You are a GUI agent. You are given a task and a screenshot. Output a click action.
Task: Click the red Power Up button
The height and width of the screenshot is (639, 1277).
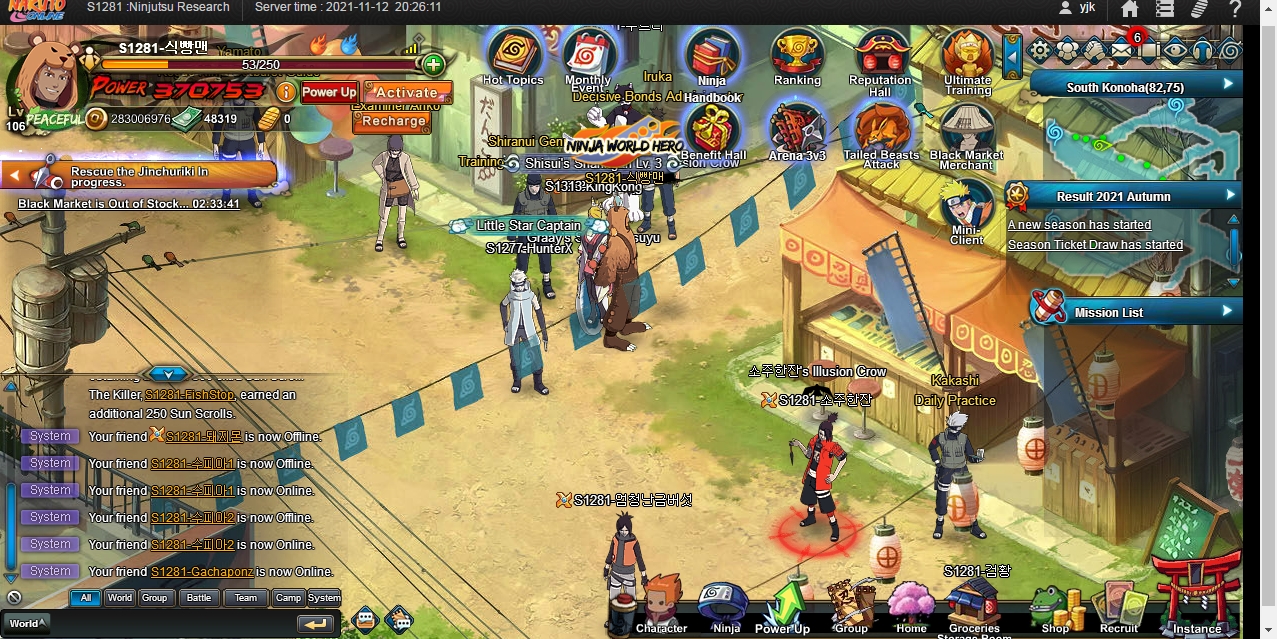(329, 92)
